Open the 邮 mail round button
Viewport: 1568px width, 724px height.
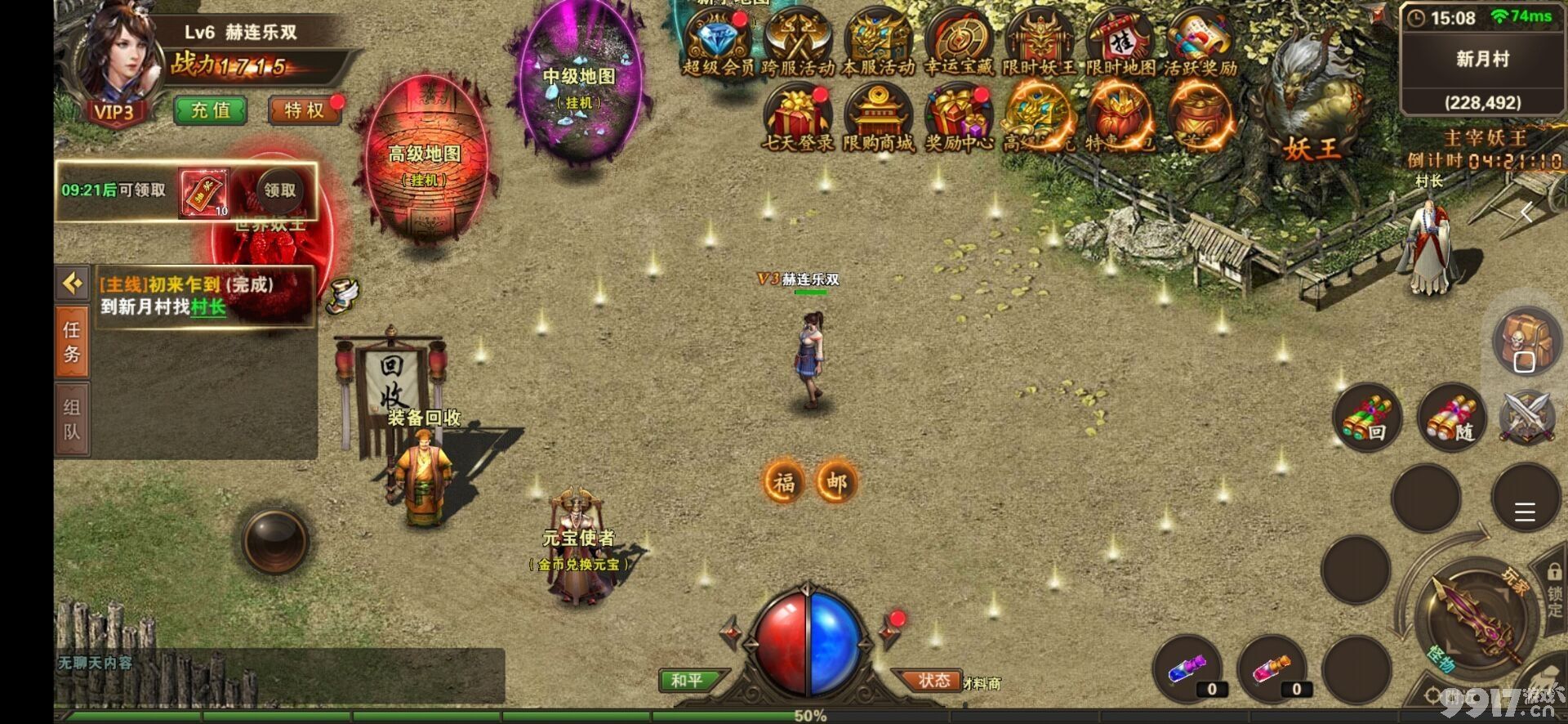835,482
